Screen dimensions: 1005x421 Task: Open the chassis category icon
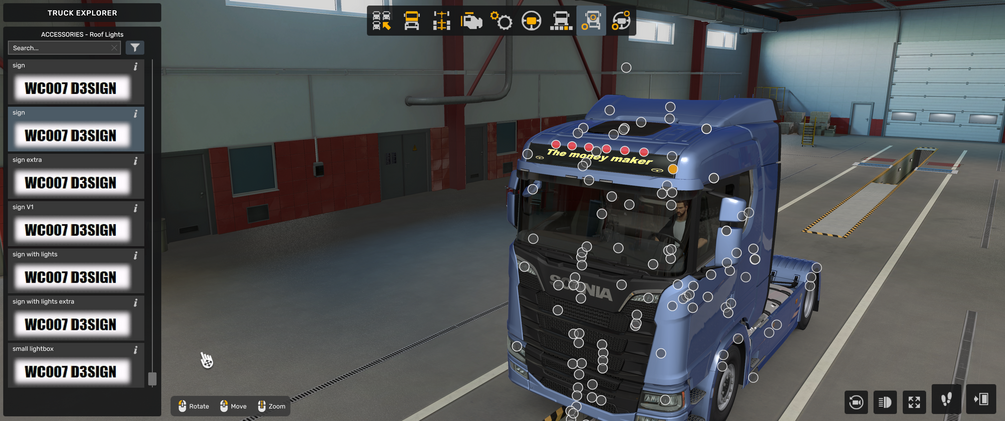441,21
